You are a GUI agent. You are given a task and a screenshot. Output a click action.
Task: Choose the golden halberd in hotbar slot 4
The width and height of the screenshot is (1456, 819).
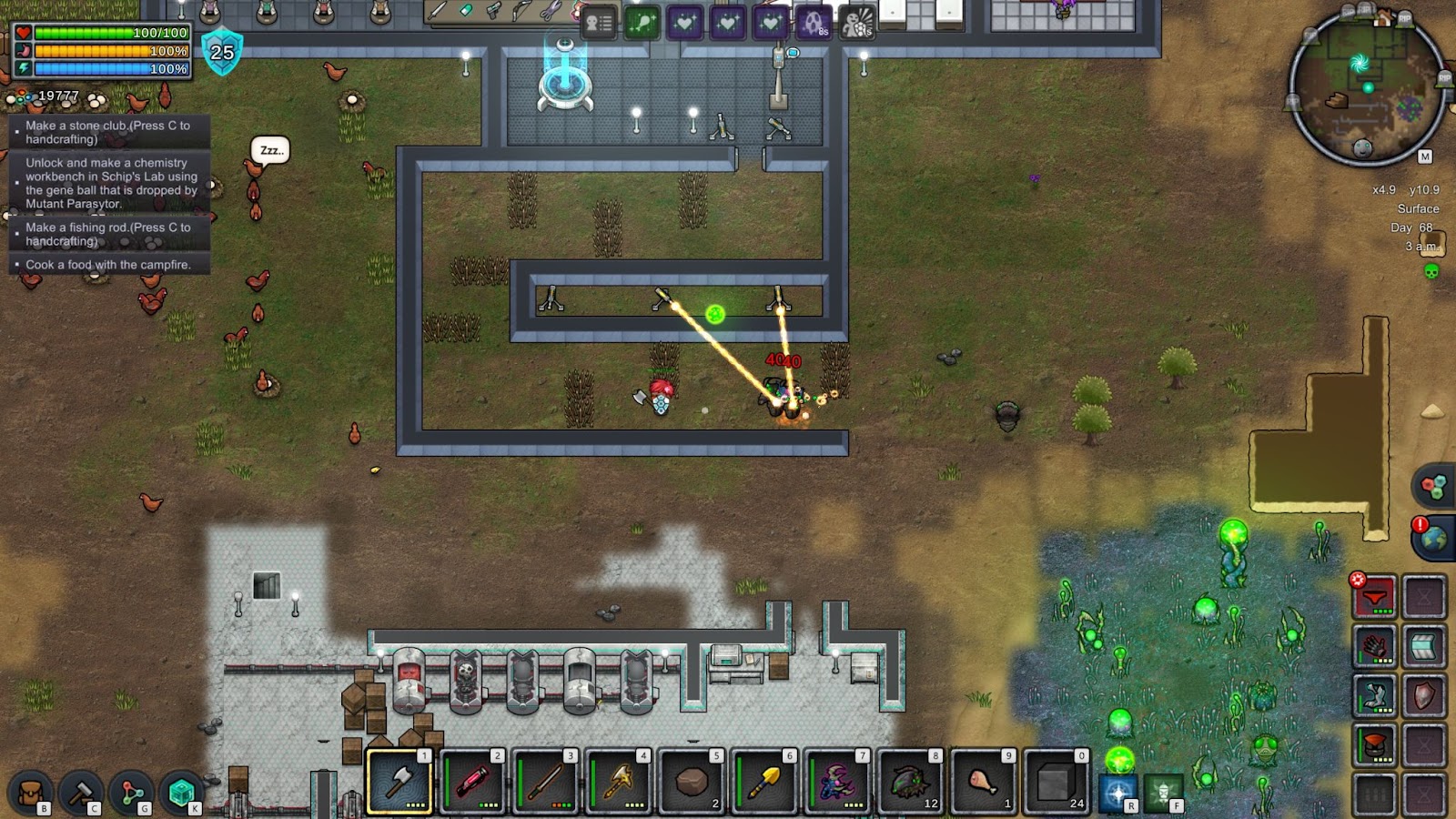click(619, 781)
